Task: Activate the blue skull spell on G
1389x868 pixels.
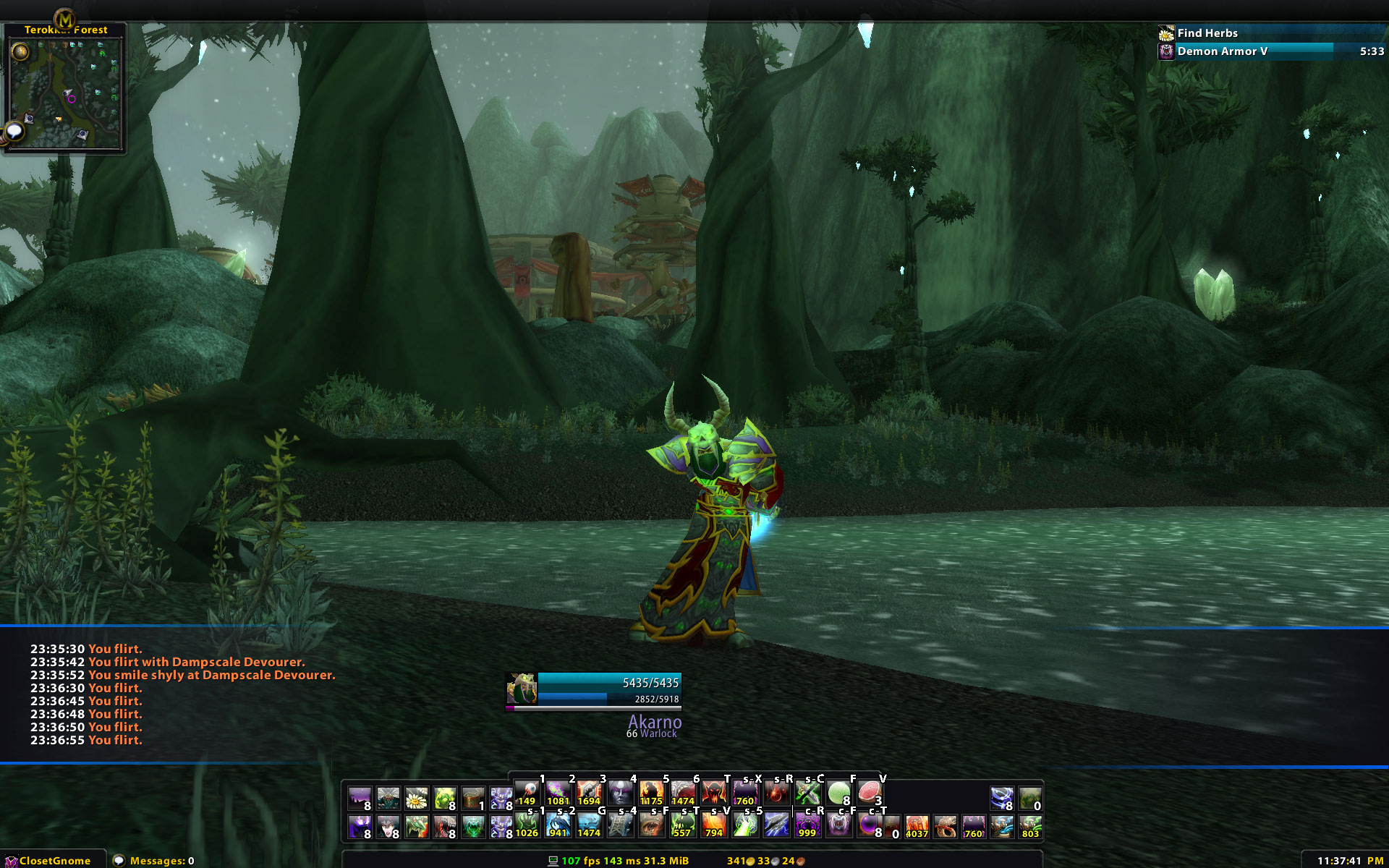Action: click(x=589, y=825)
